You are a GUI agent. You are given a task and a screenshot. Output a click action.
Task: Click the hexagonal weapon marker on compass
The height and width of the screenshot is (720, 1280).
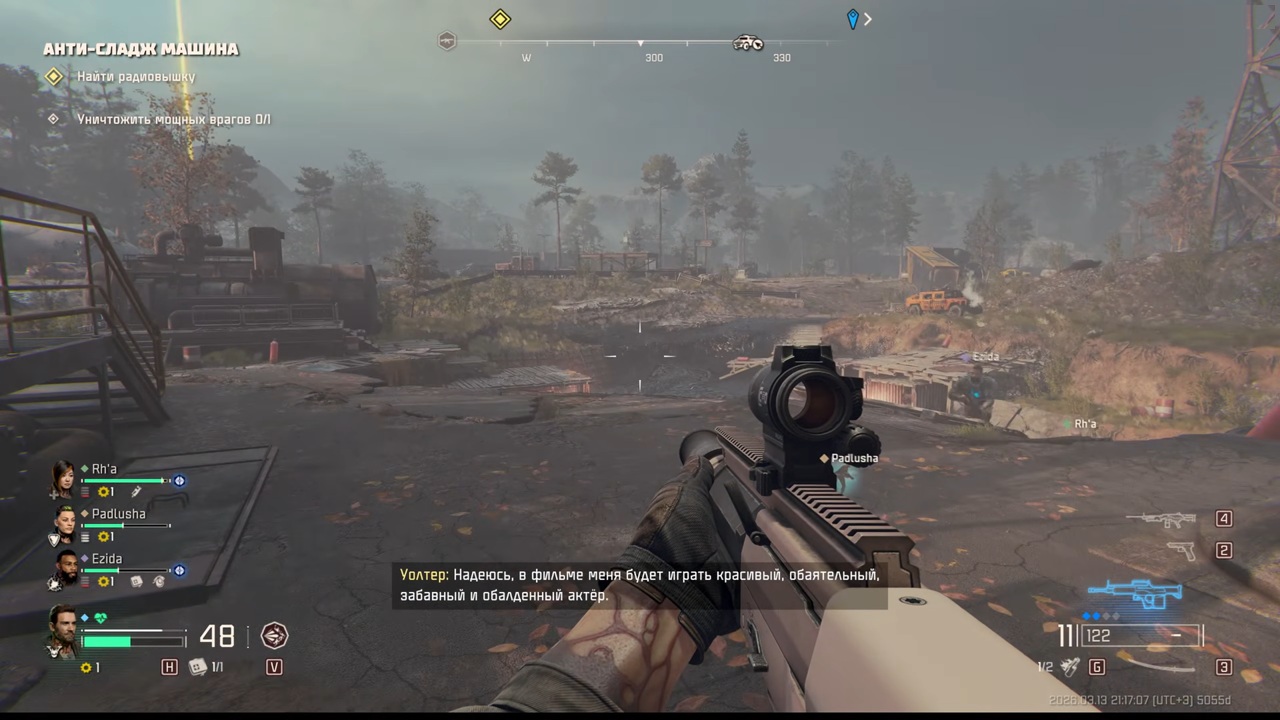pos(447,41)
